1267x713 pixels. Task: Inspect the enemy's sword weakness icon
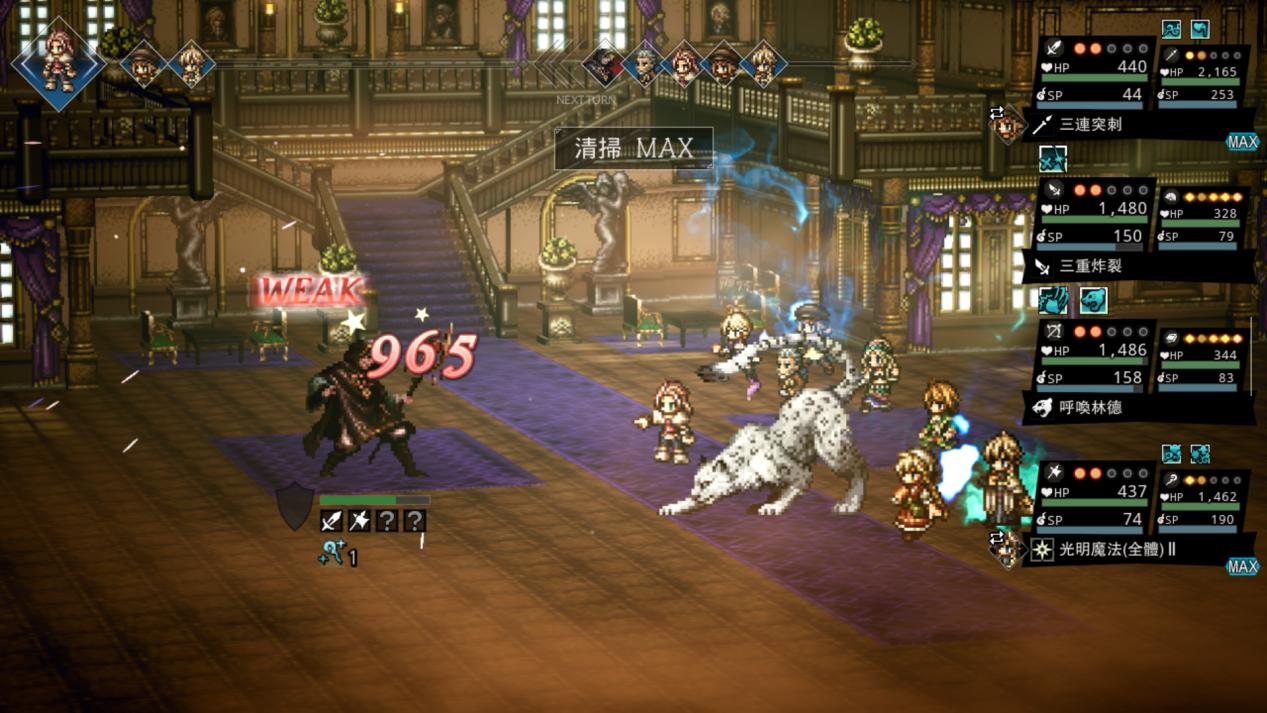(x=331, y=520)
